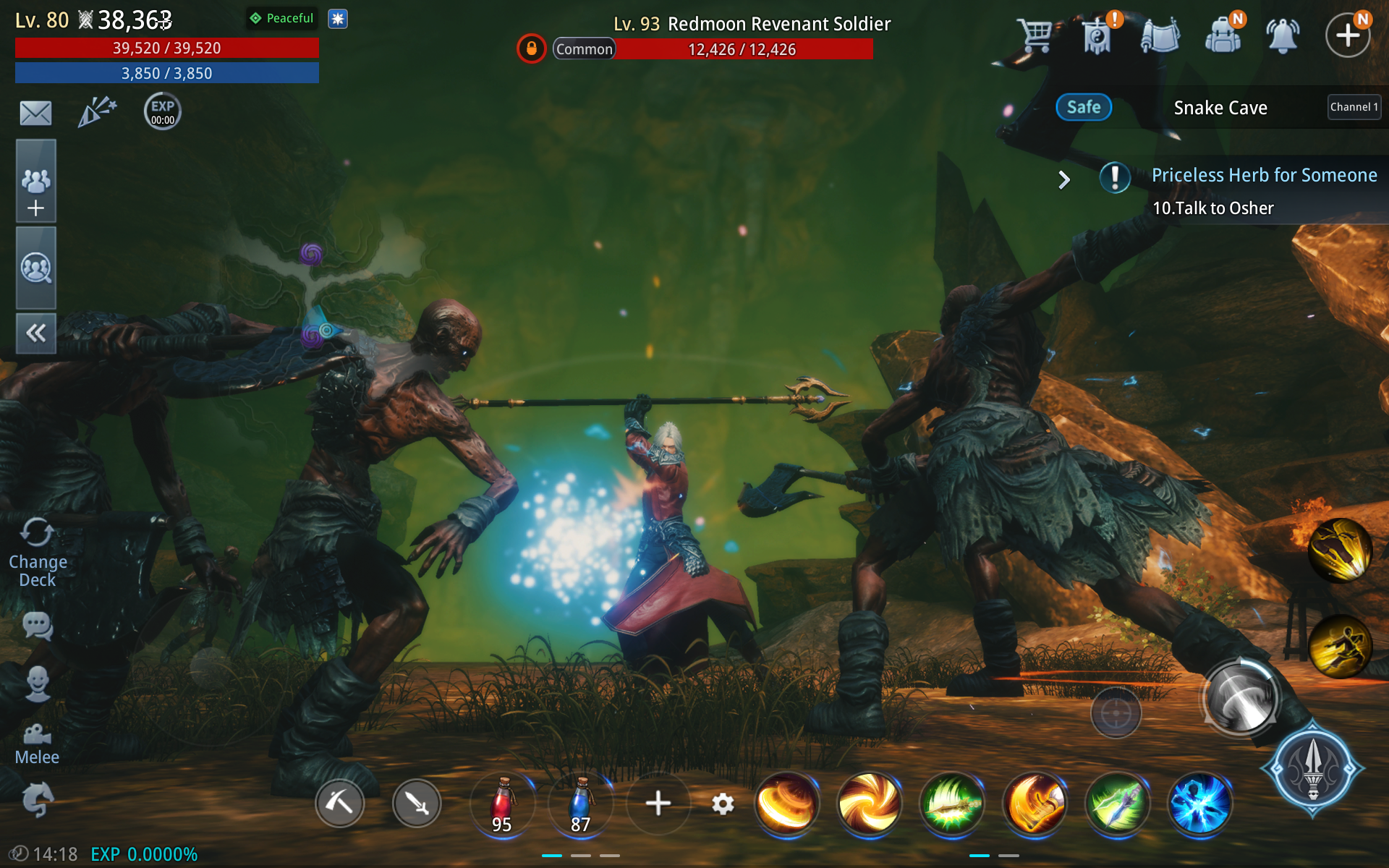Select the pickaxe gathering tool

pyautogui.click(x=340, y=803)
